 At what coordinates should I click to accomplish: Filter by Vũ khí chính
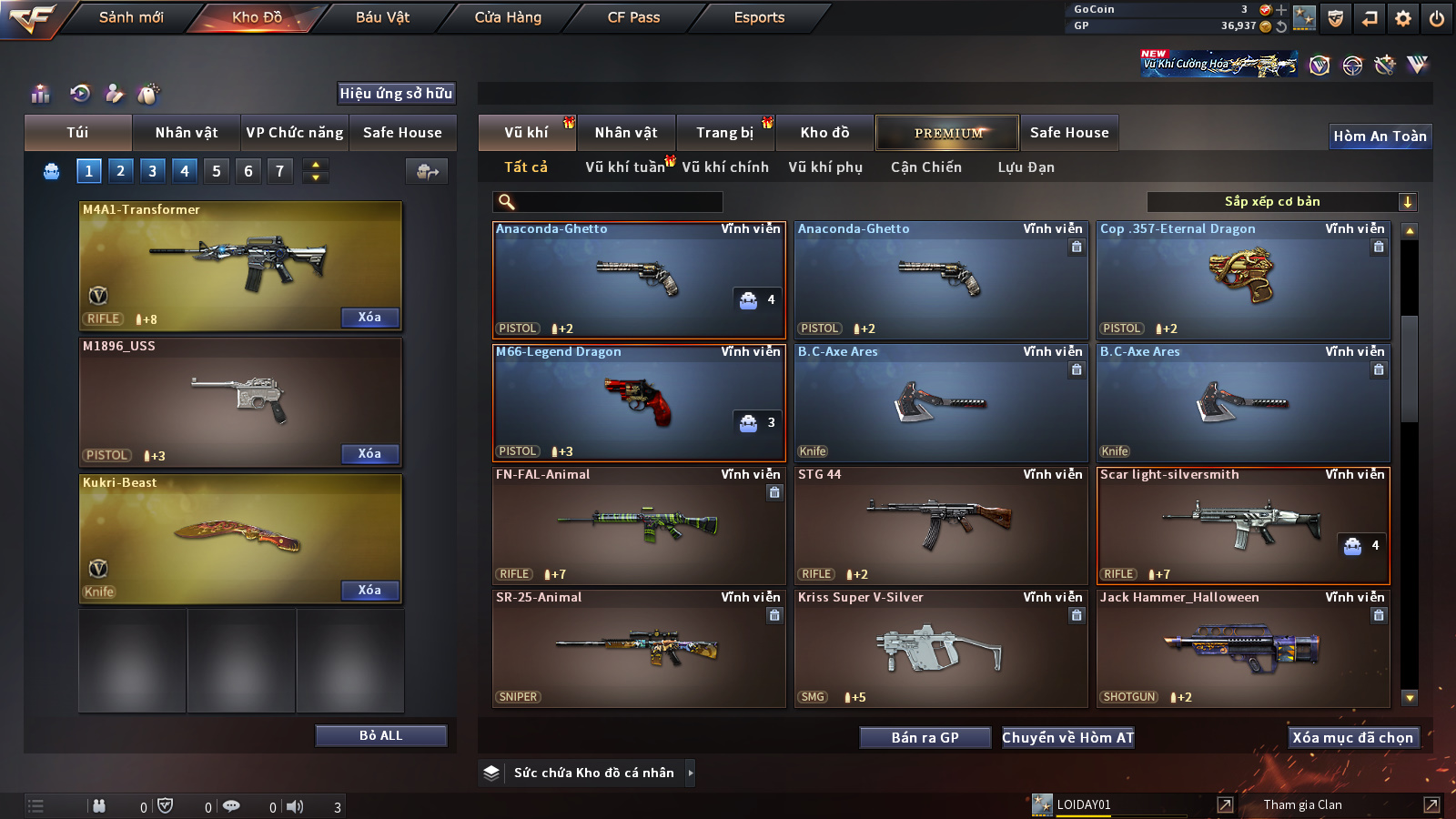click(725, 167)
